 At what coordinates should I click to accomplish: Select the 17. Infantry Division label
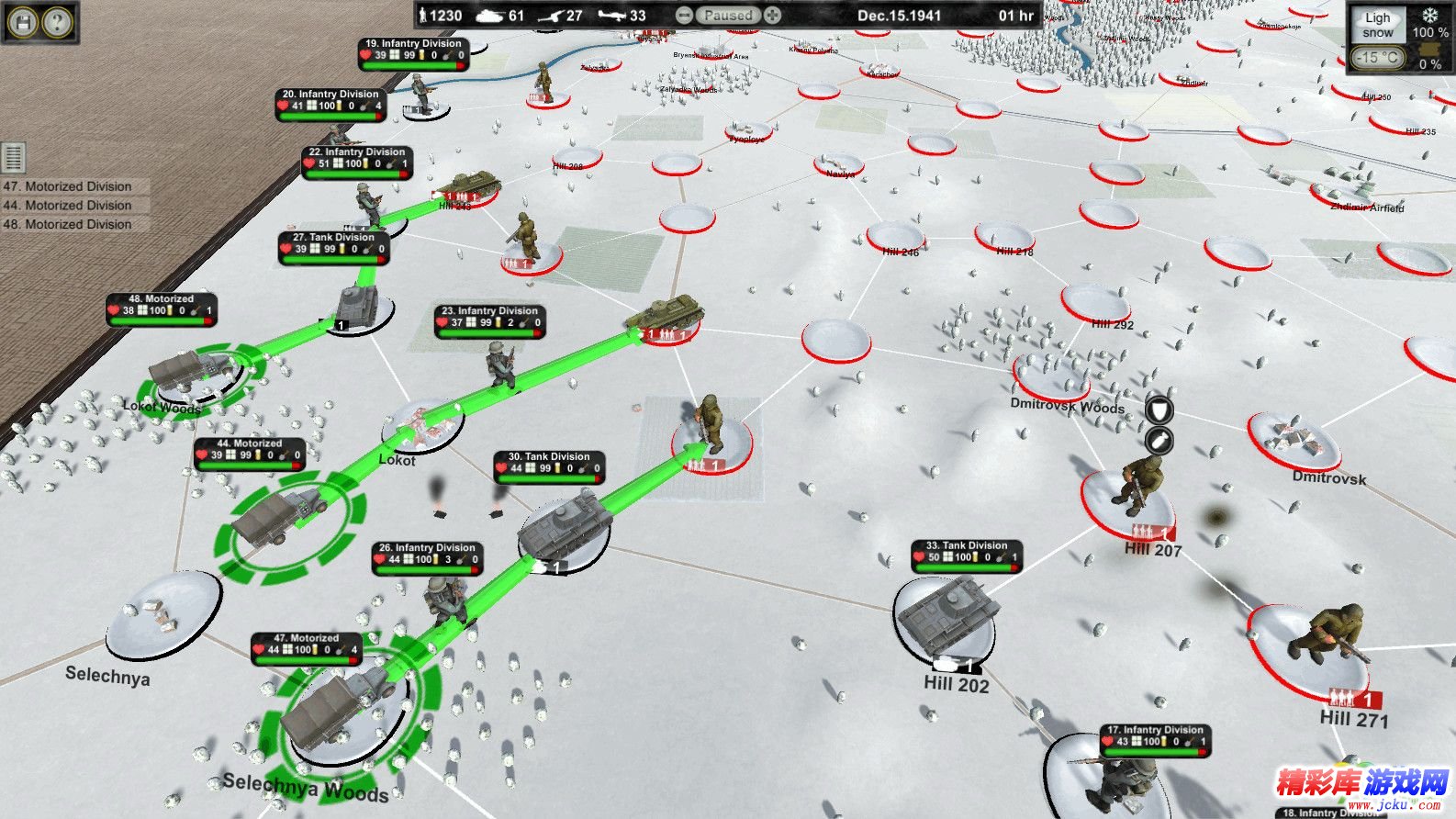point(1155,730)
